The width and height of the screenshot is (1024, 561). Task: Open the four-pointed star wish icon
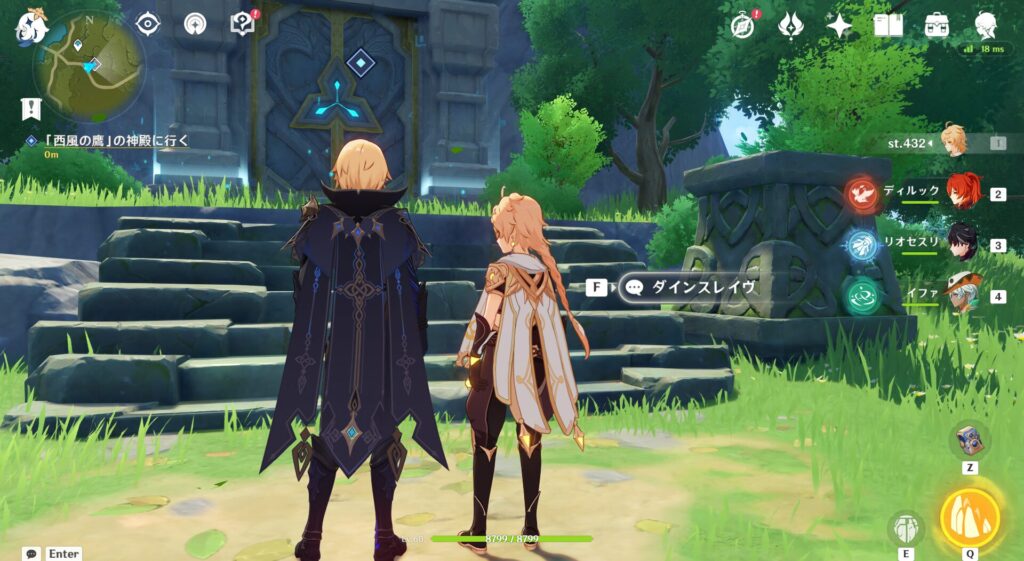click(839, 25)
